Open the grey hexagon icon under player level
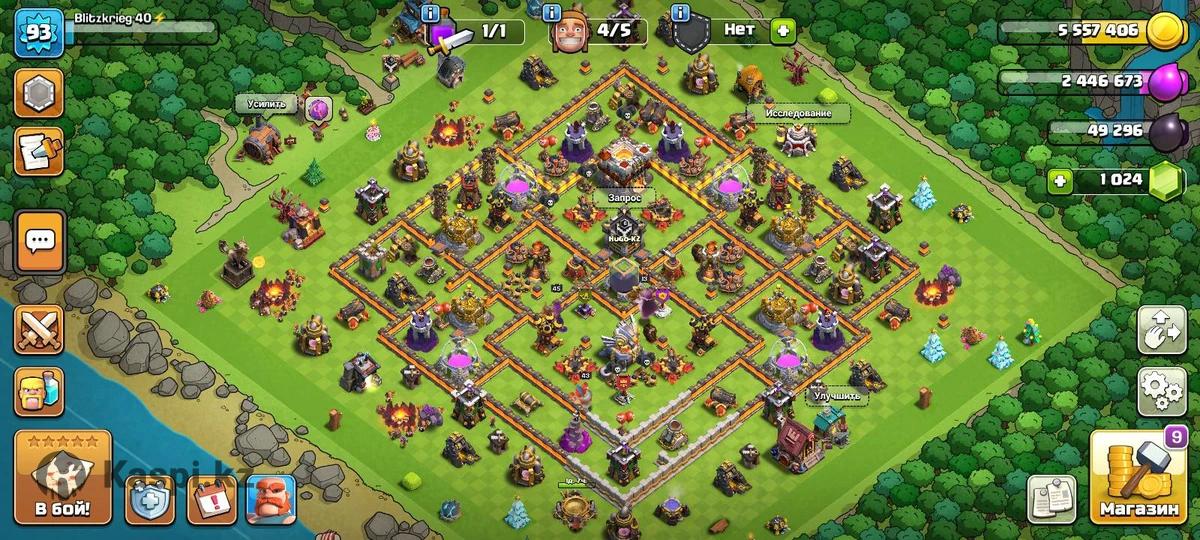This screenshot has width=1200, height=540. coord(39,93)
